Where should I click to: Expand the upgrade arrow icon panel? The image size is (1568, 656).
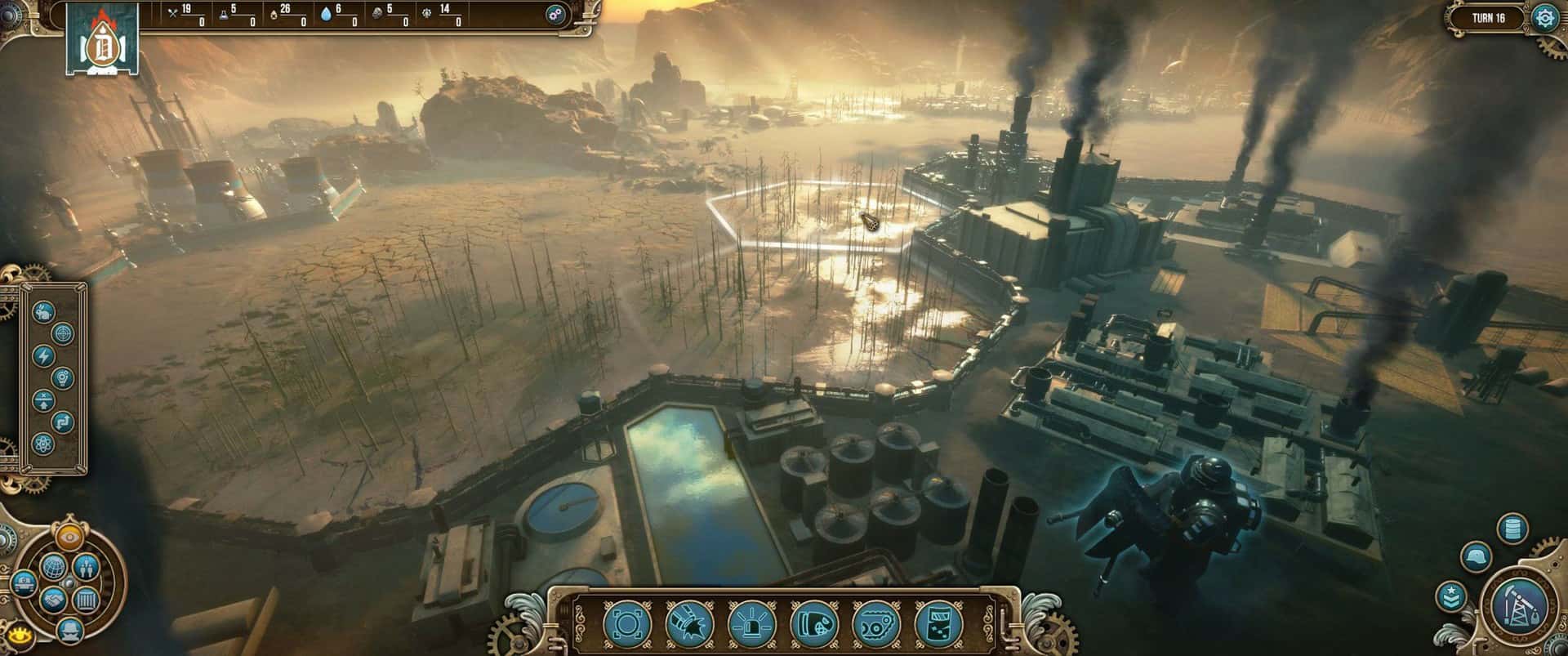44,400
